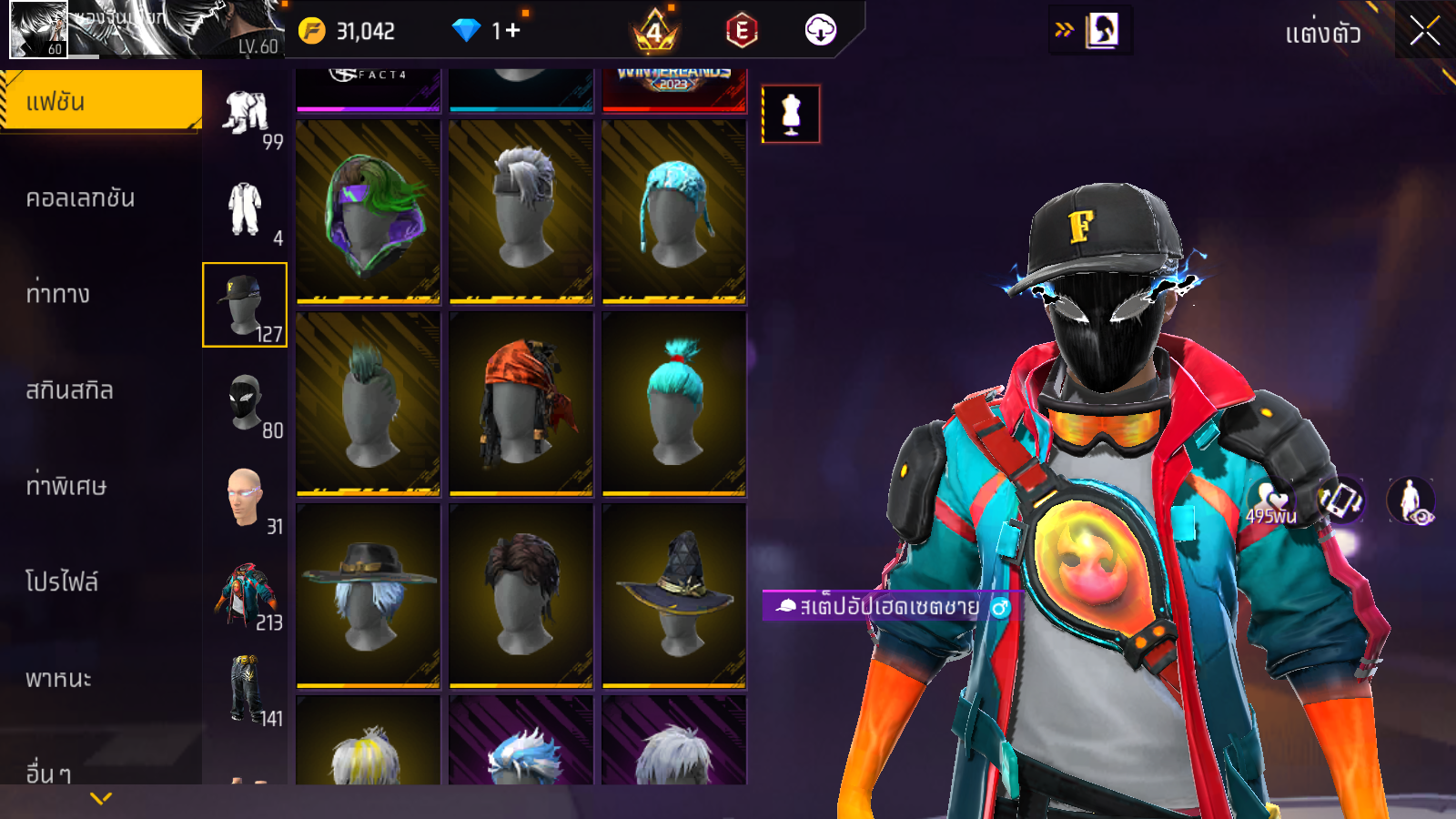This screenshot has width=1456, height=819.
Task: Choose the black mask category
Action: 244,401
